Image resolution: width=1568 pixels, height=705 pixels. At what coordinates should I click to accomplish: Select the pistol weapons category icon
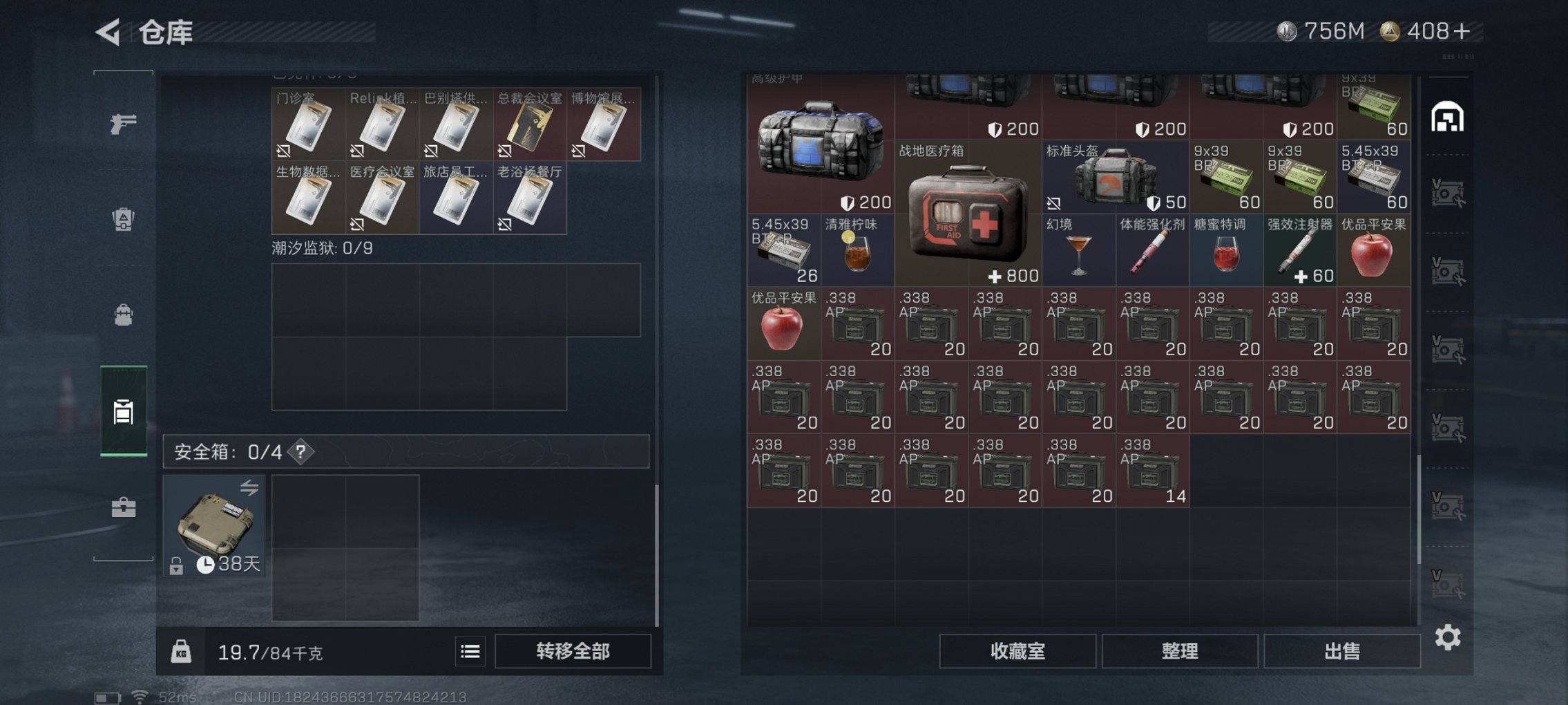coord(123,124)
